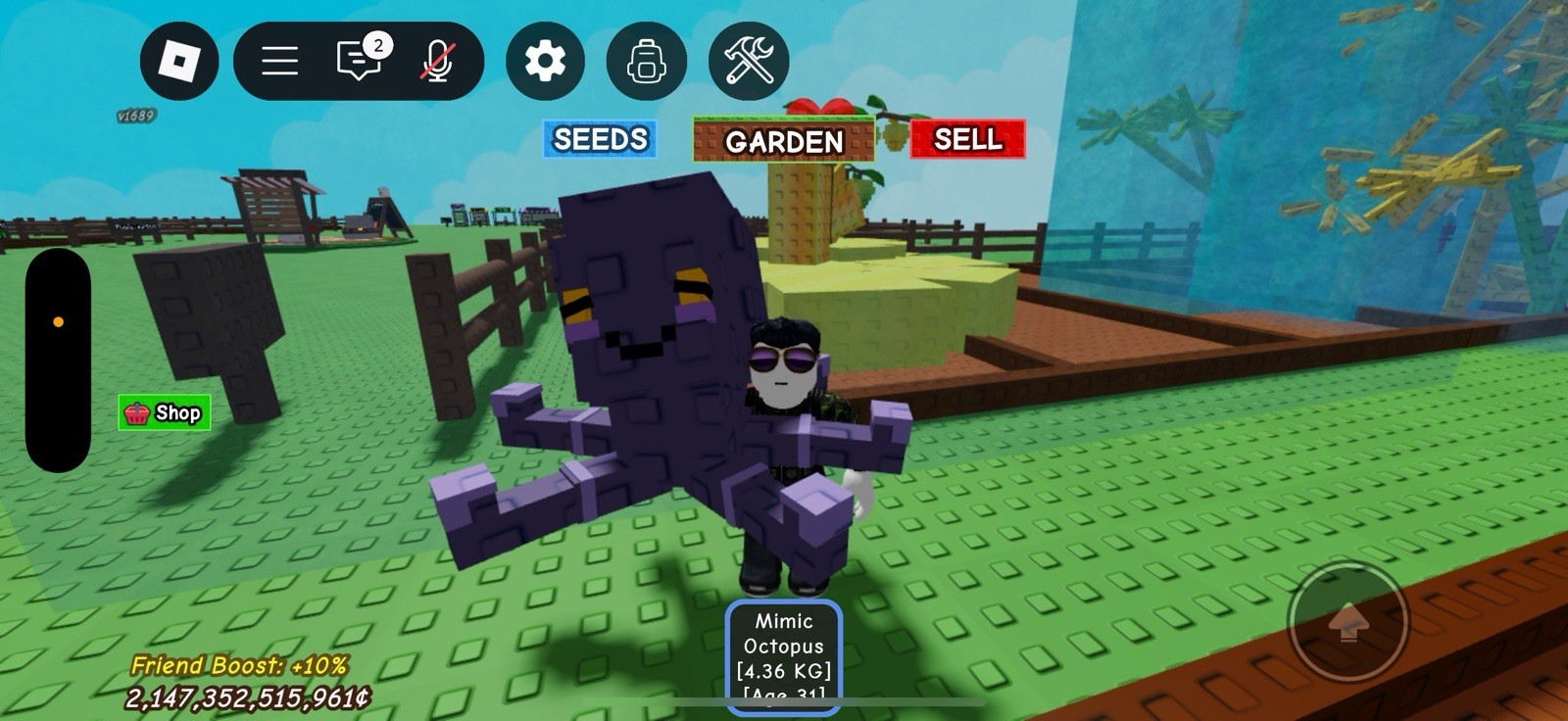Open the Shop button
Viewport: 1568px width, 721px height.
pyautogui.click(x=165, y=412)
